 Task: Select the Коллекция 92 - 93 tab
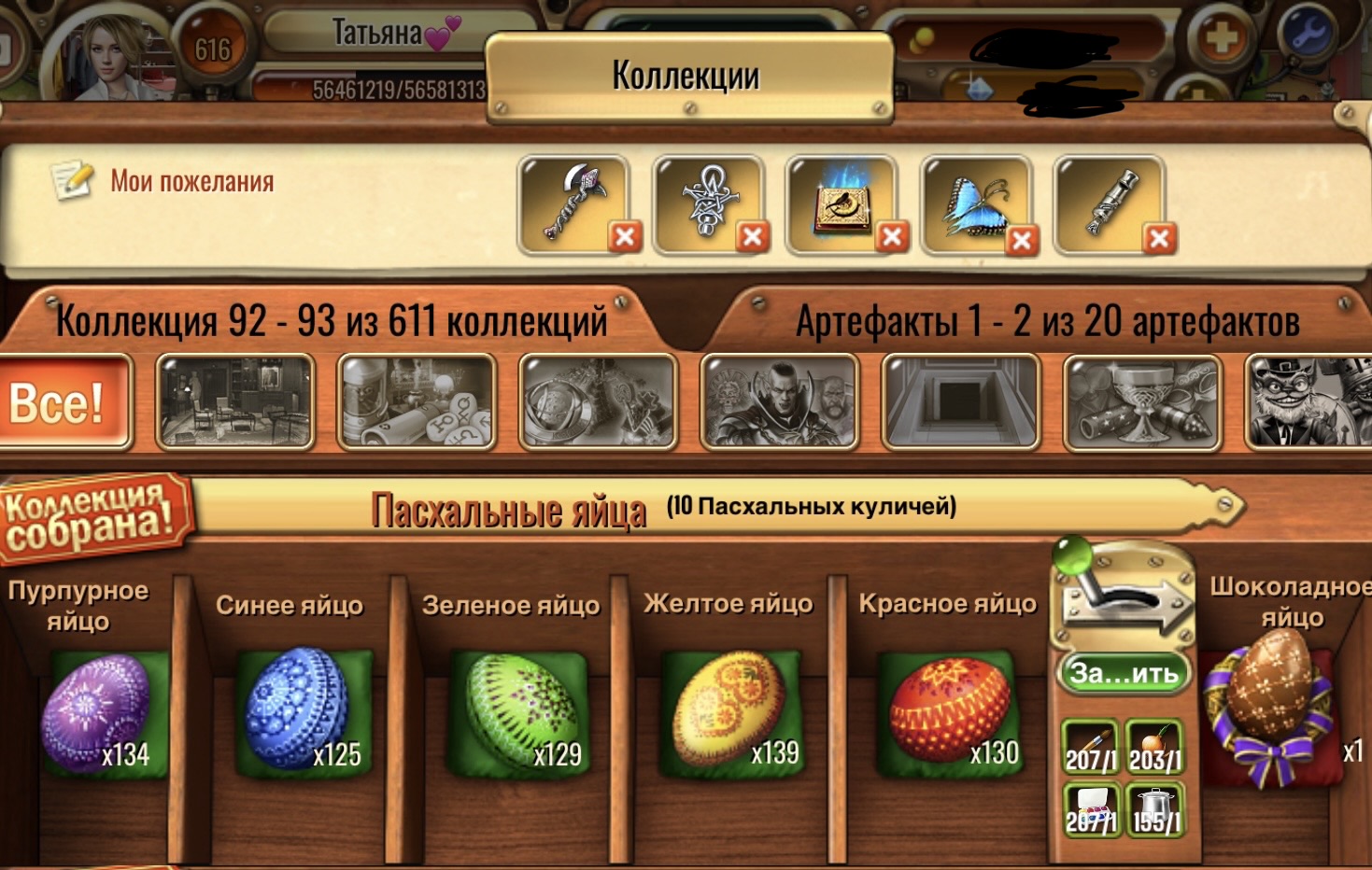click(331, 322)
